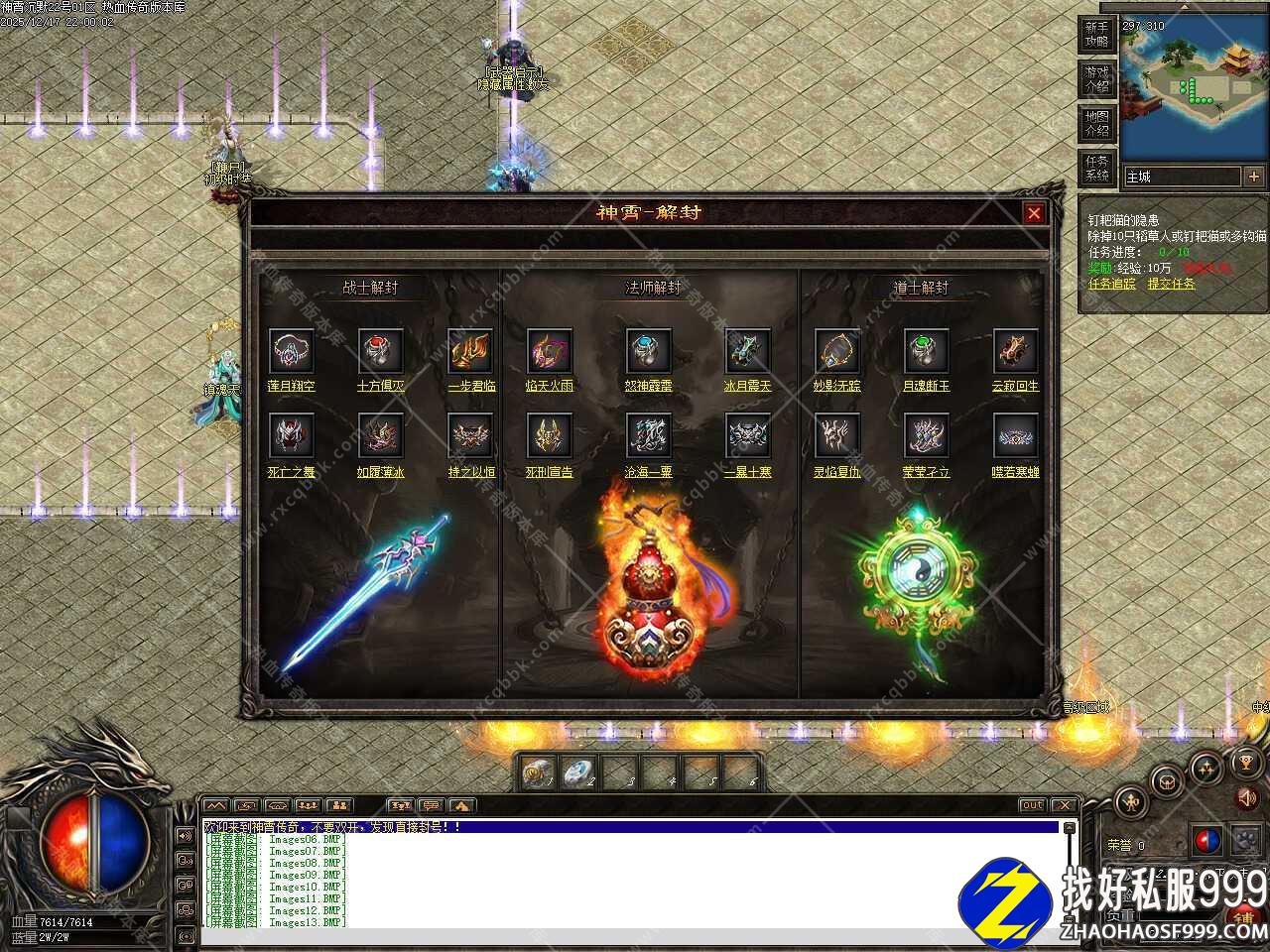Close the 神霄-解封 window
1270x952 pixels.
click(1034, 213)
